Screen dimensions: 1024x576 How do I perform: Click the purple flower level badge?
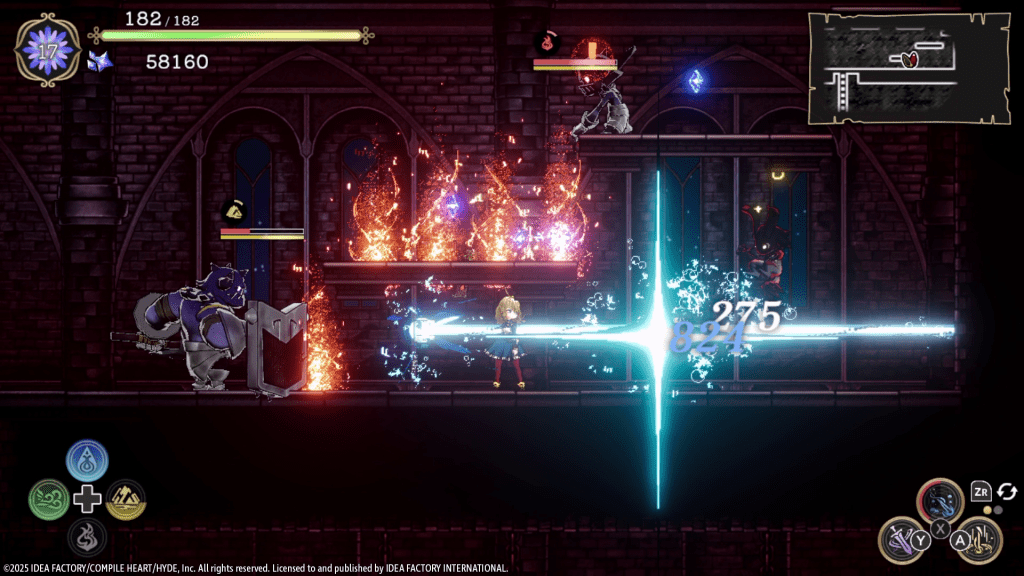pos(47,49)
